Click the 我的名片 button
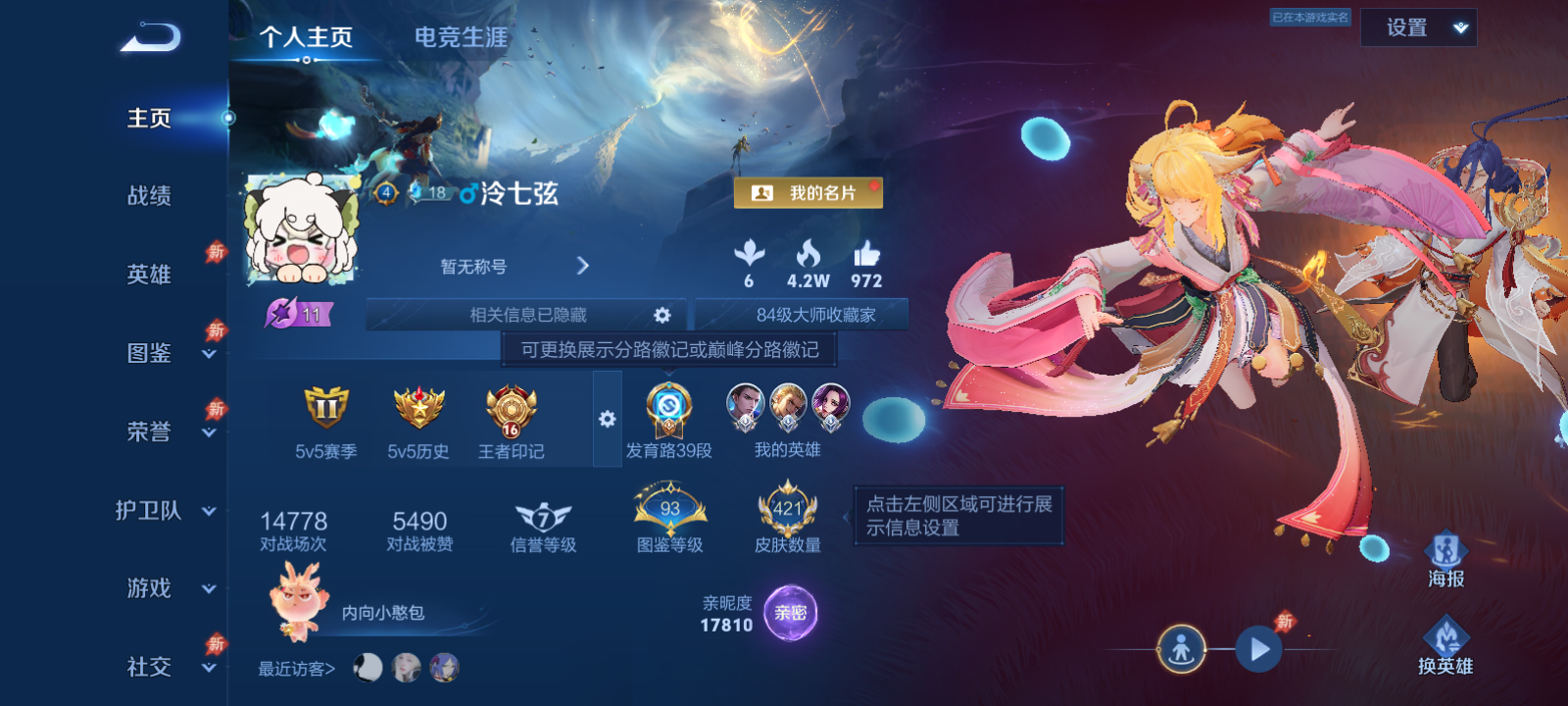This screenshot has height=706, width=1568. 808,193
